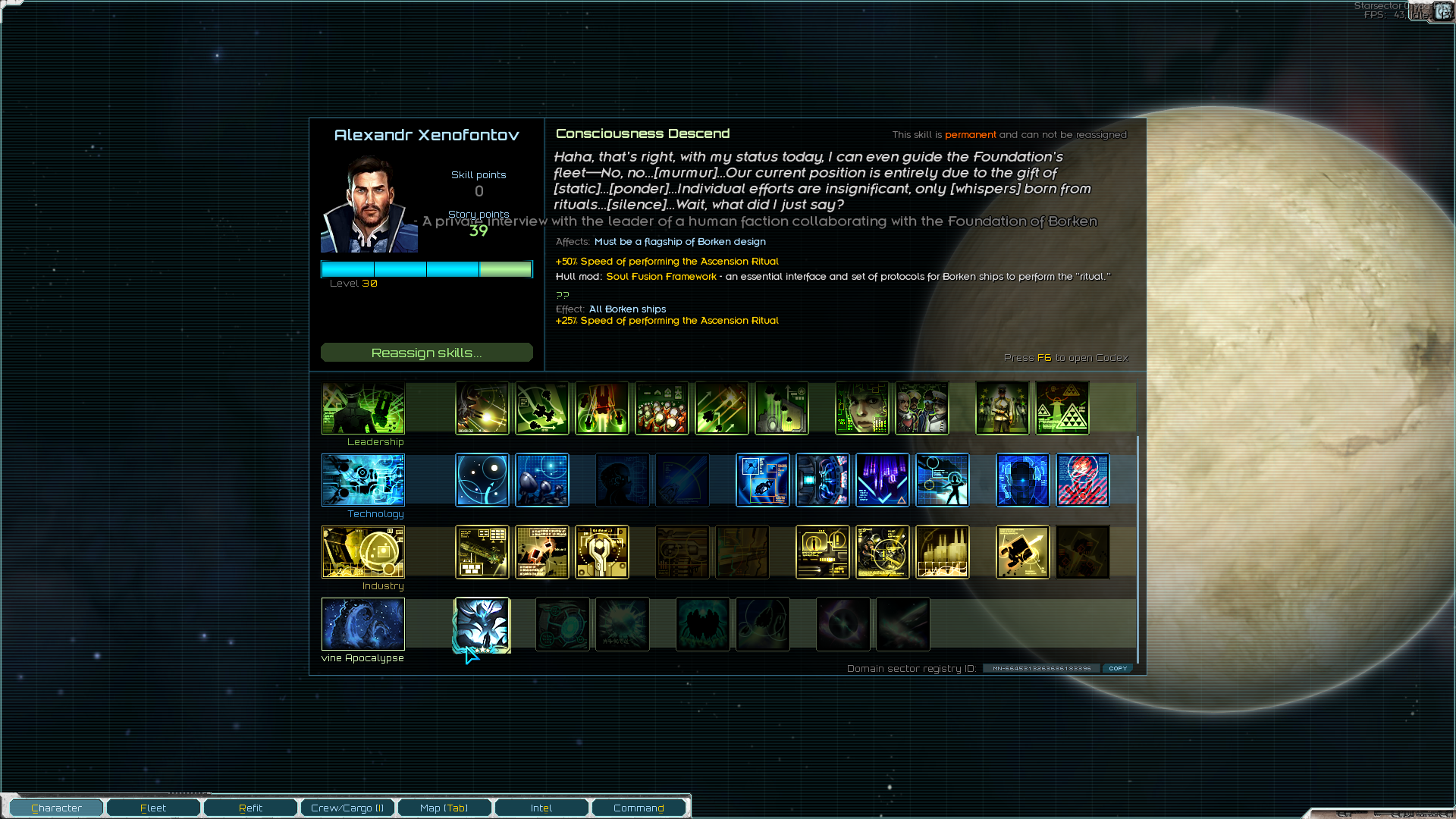This screenshot has height=819, width=1456.
Task: Go to the Crew/Cargo tab
Action: coord(347,808)
